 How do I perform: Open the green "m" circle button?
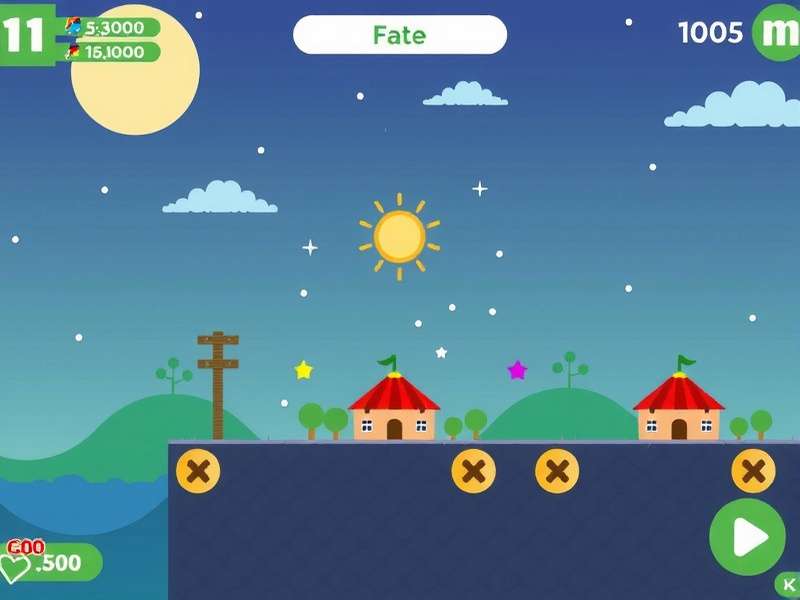pyautogui.click(x=777, y=32)
